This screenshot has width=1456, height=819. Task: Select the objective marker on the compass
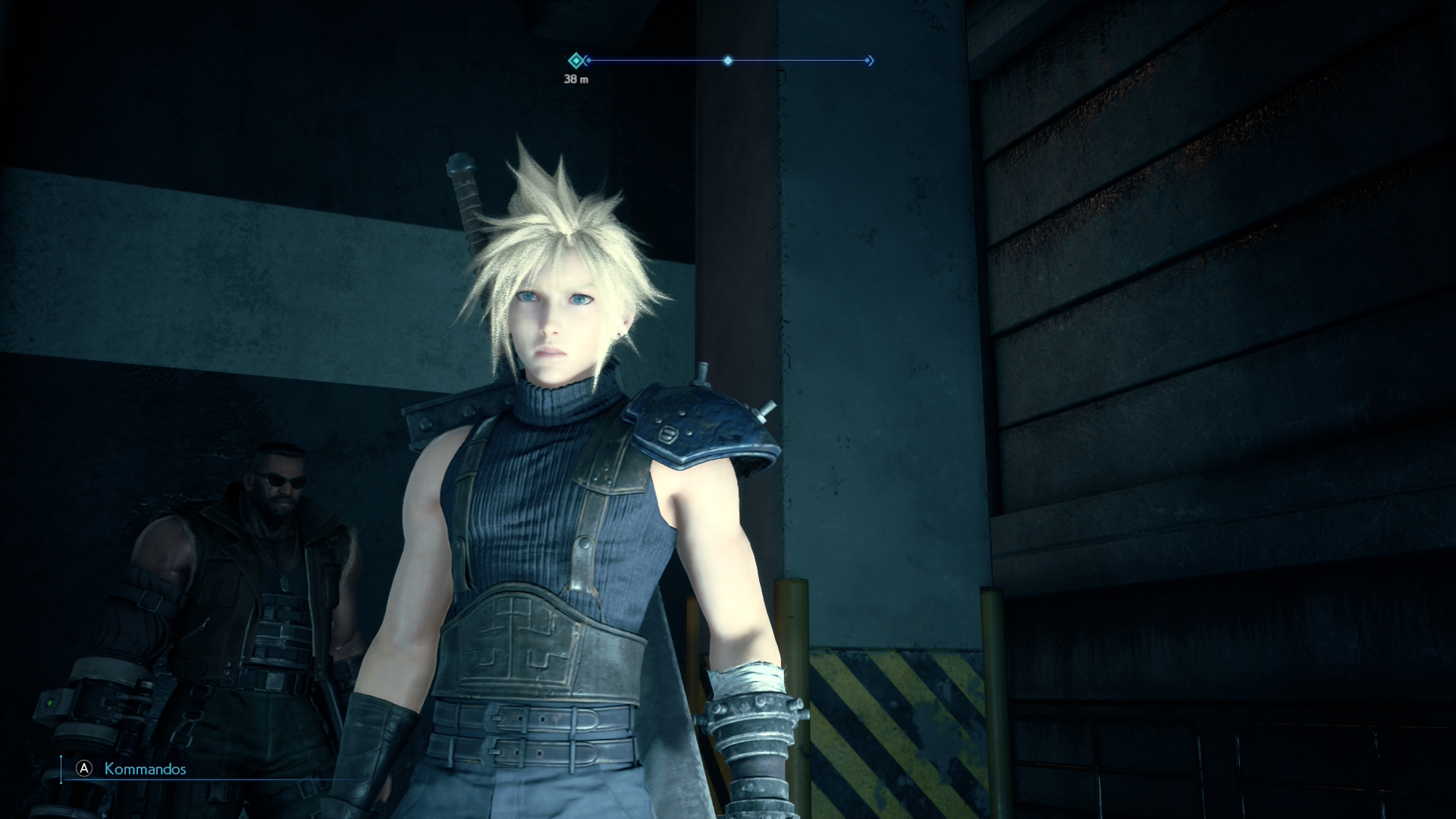click(x=576, y=61)
